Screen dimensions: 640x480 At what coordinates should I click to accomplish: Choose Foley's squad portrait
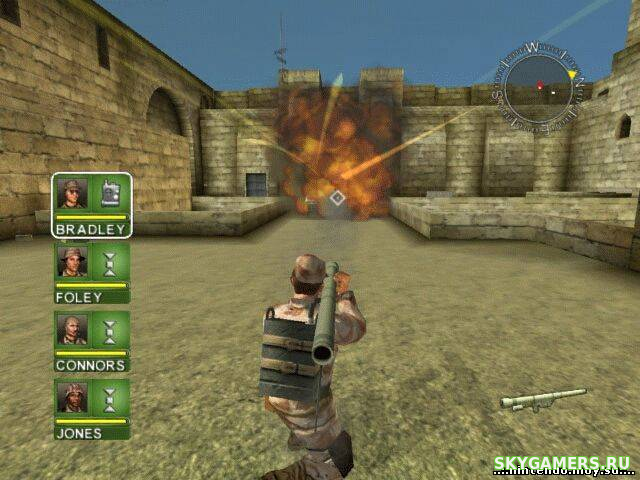coord(73,262)
